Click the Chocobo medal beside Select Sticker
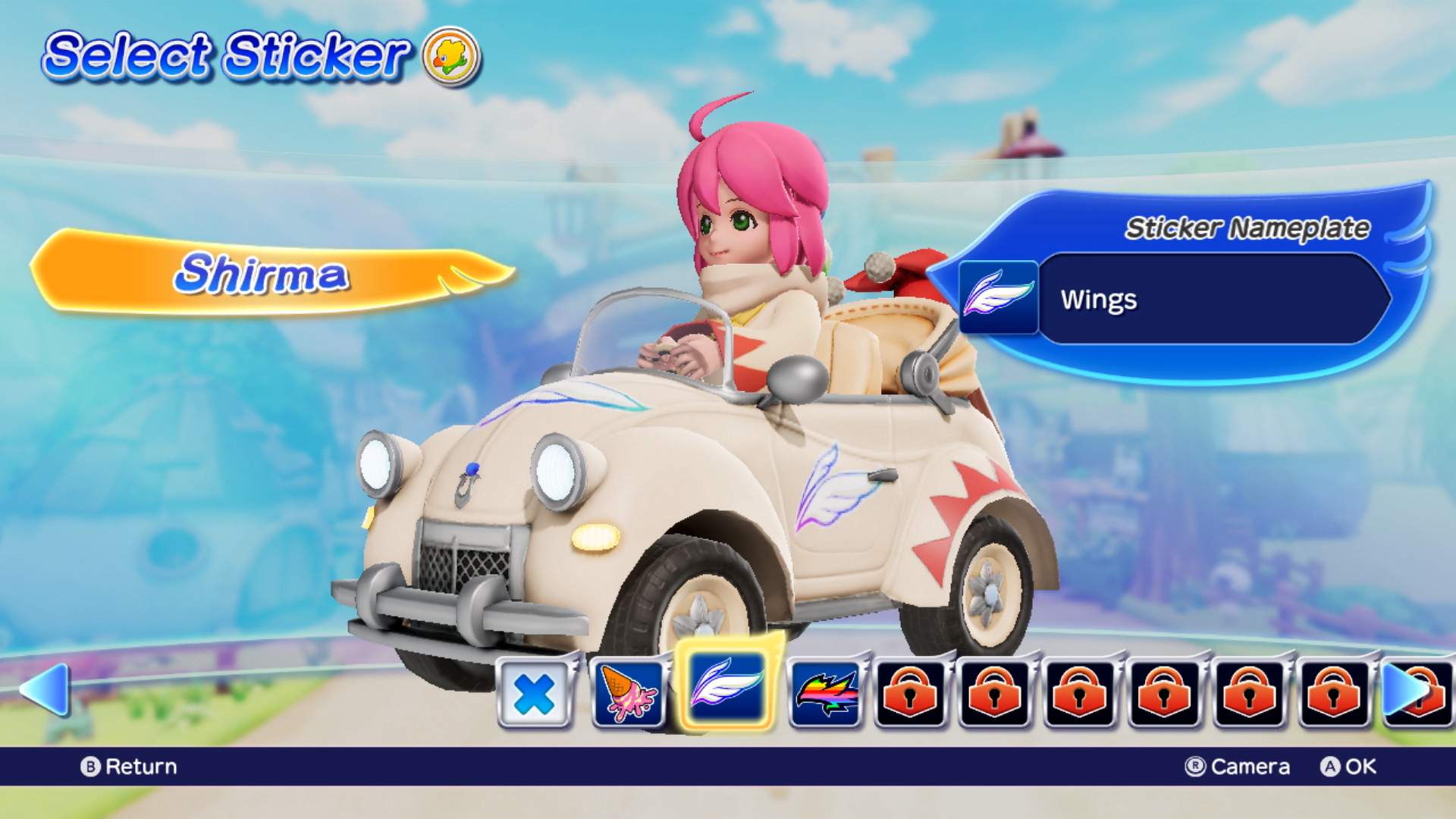Screen dimensions: 1456x819 pos(450,59)
